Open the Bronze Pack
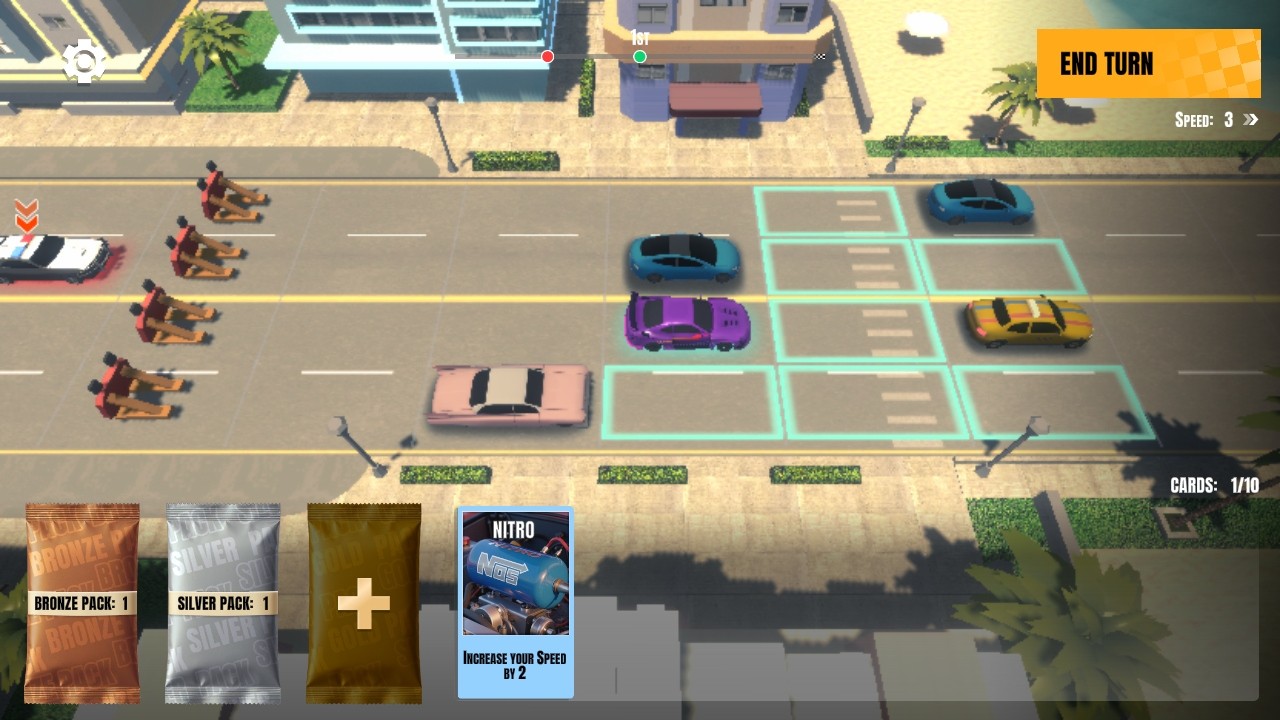Viewport: 1280px width, 720px height. click(x=83, y=600)
